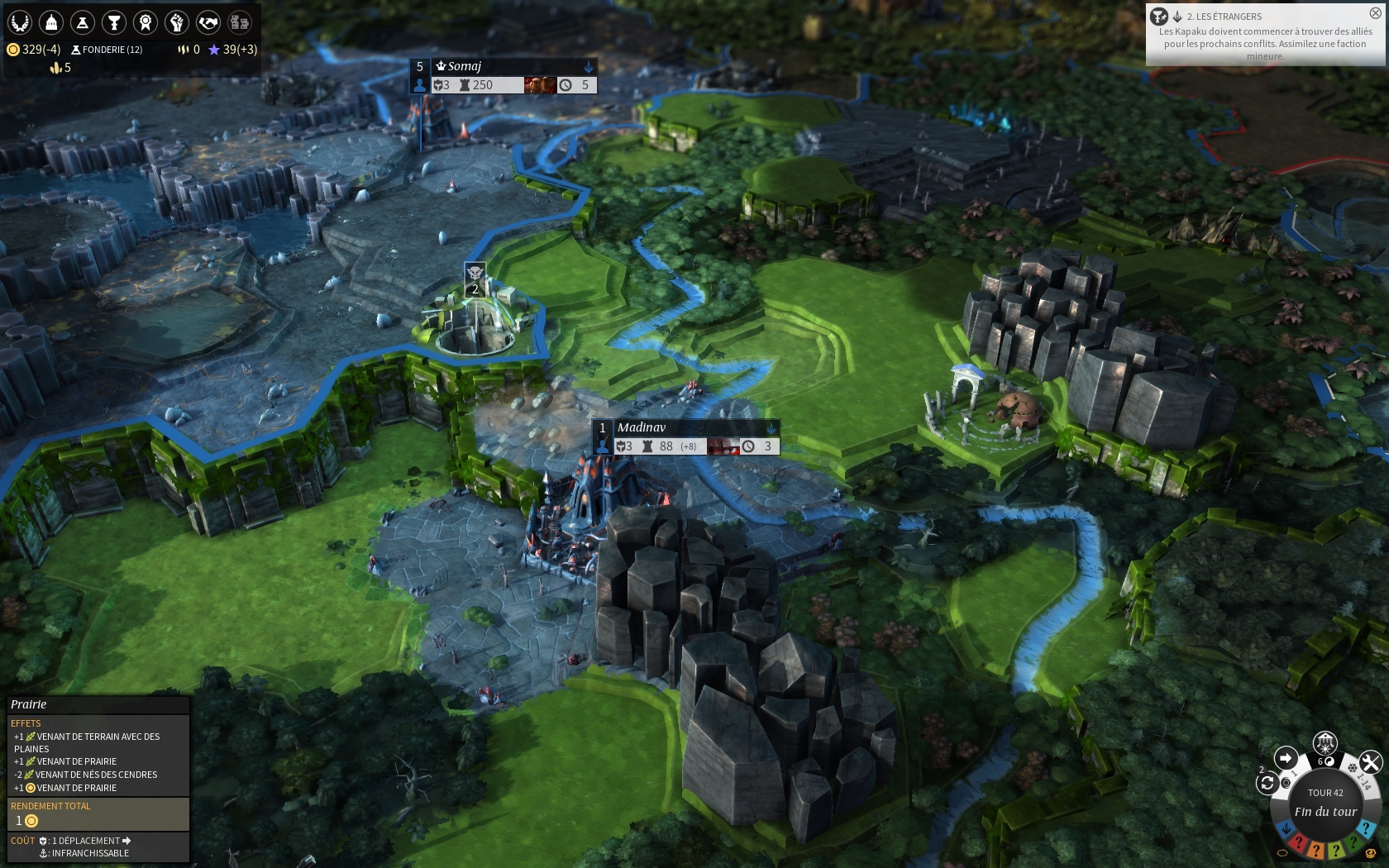Open the city list dome building icon
1389x868 pixels.
tap(51, 21)
